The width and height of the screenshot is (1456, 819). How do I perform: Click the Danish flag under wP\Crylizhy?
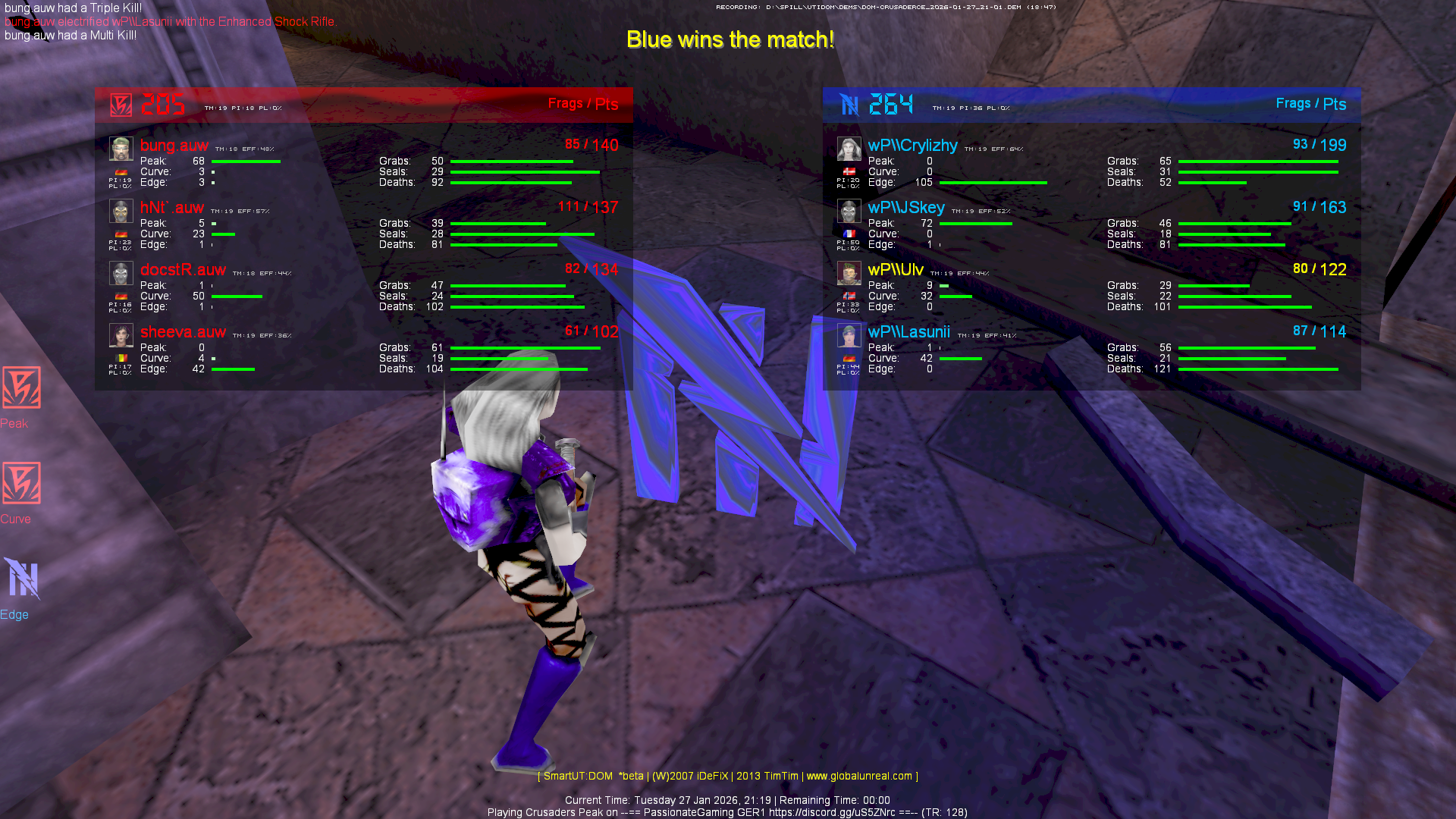tap(849, 171)
